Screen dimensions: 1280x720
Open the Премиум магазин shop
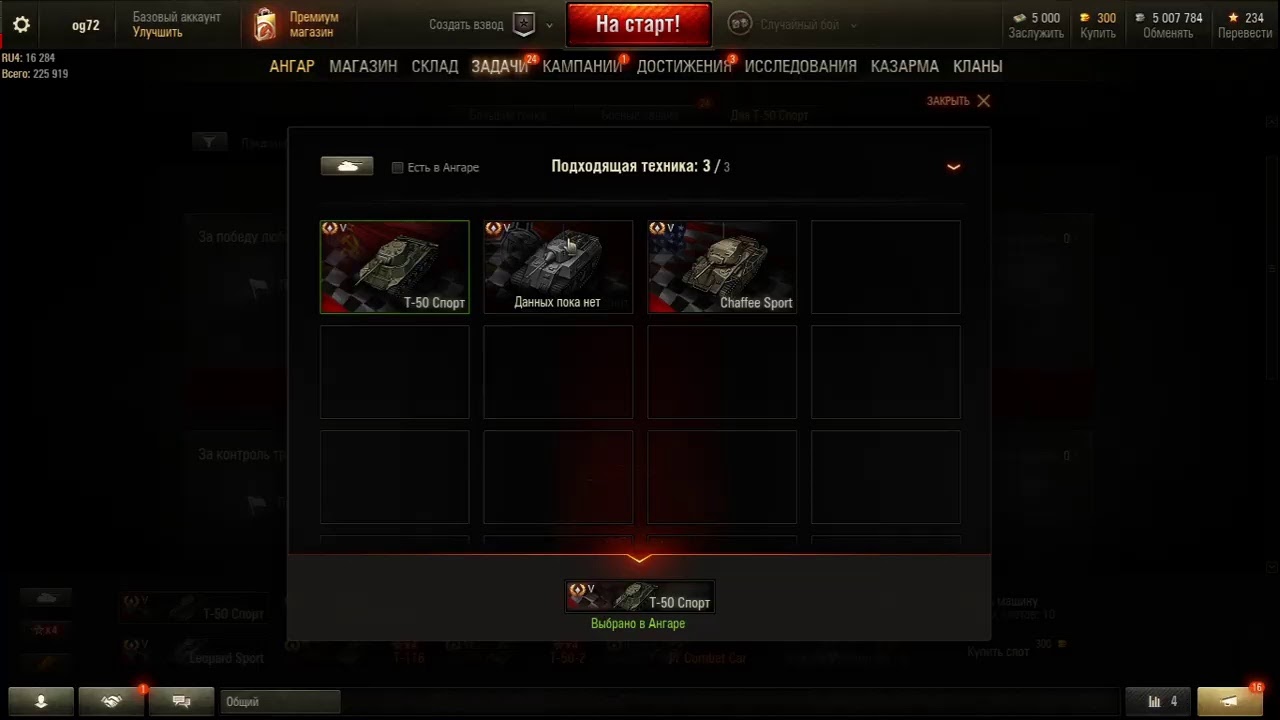click(297, 25)
